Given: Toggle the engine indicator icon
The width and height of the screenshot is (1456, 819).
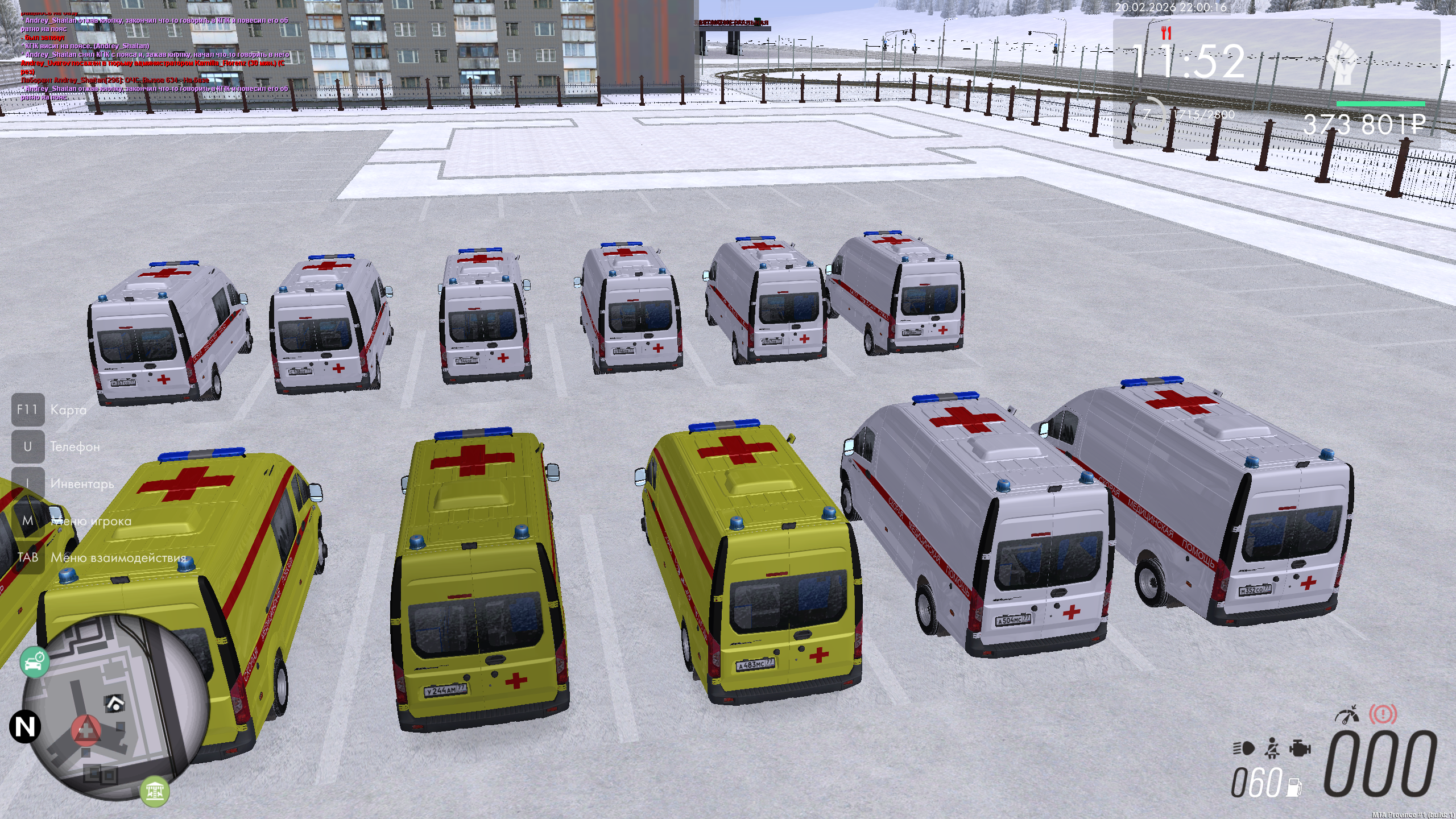Looking at the screenshot, I should (1300, 748).
